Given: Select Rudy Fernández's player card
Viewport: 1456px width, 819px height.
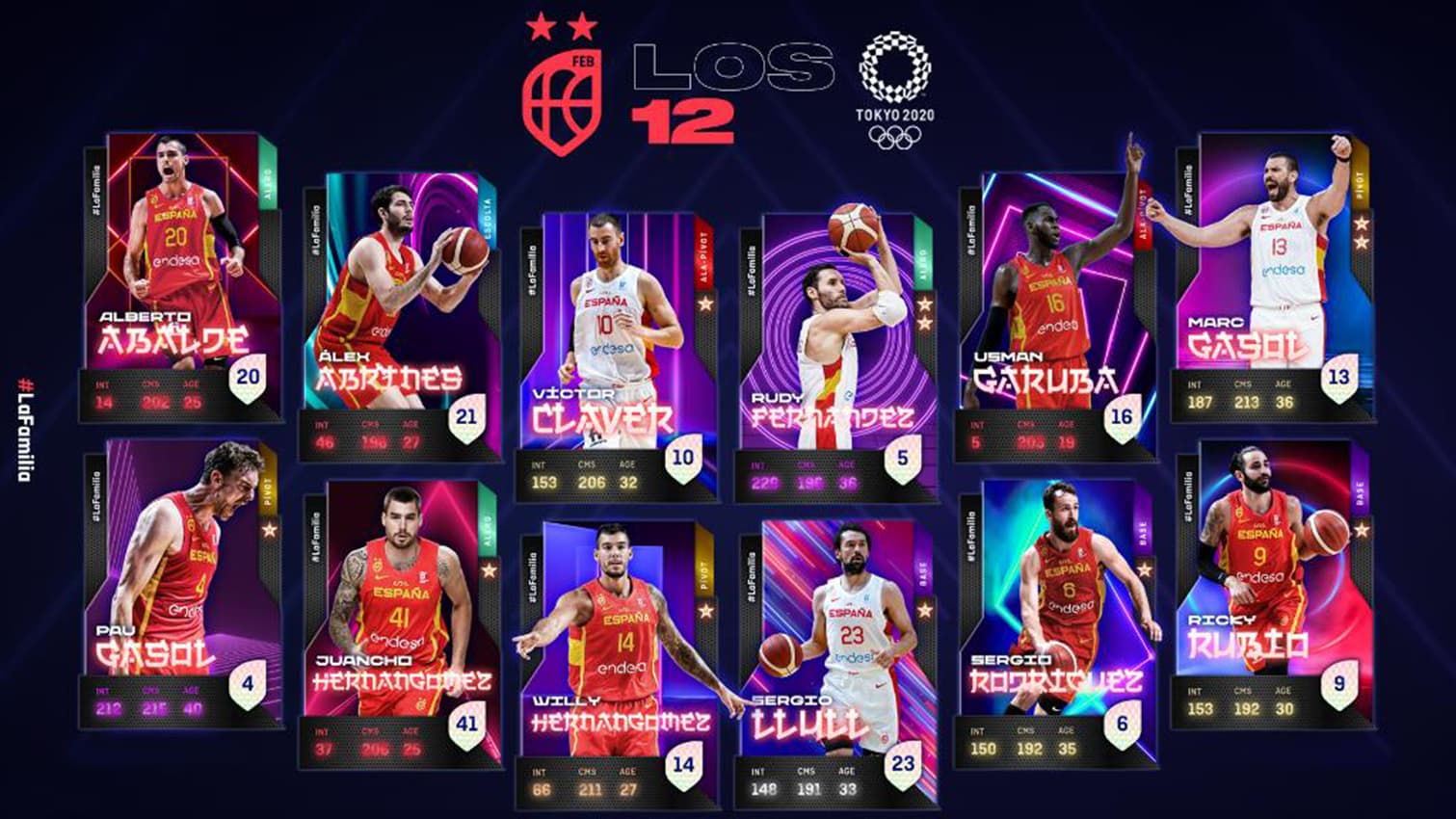Looking at the screenshot, I should pos(834,355).
